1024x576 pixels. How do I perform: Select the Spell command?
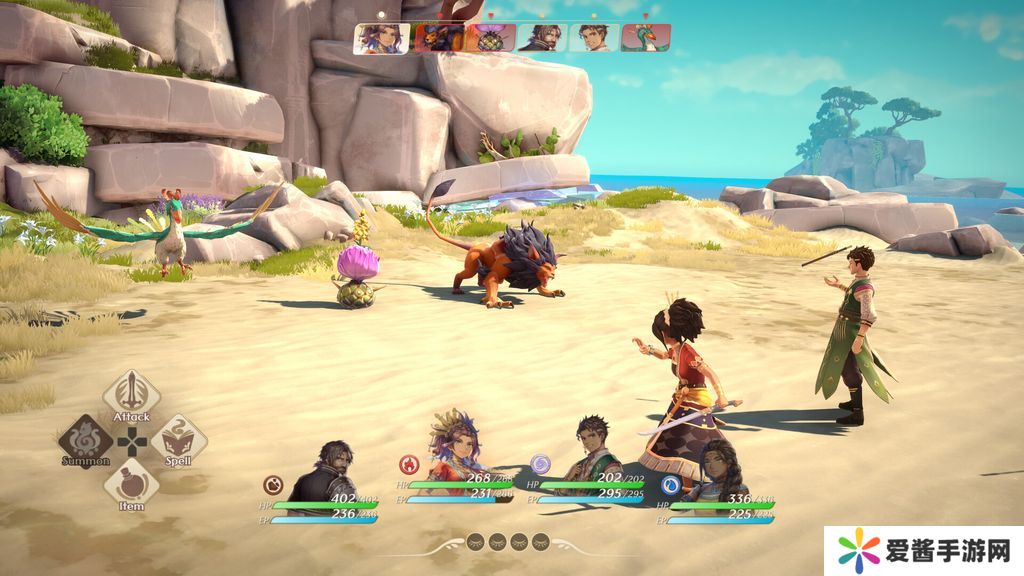point(178,441)
